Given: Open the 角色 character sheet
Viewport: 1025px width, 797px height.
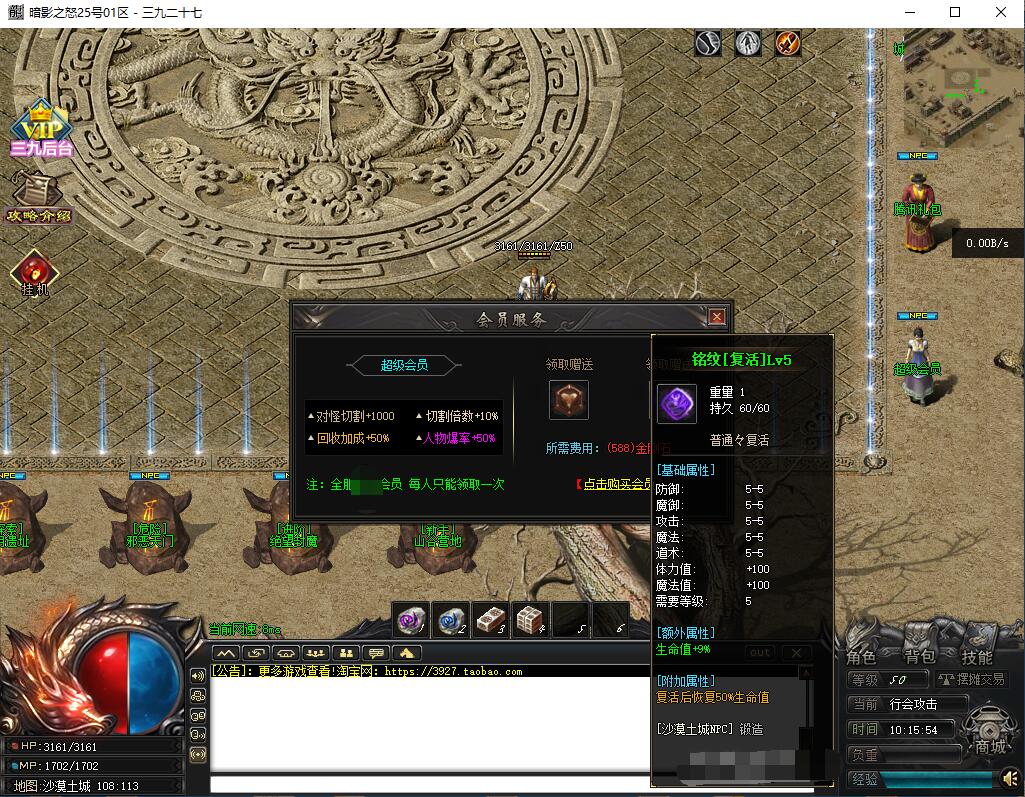Looking at the screenshot, I should click(861, 657).
